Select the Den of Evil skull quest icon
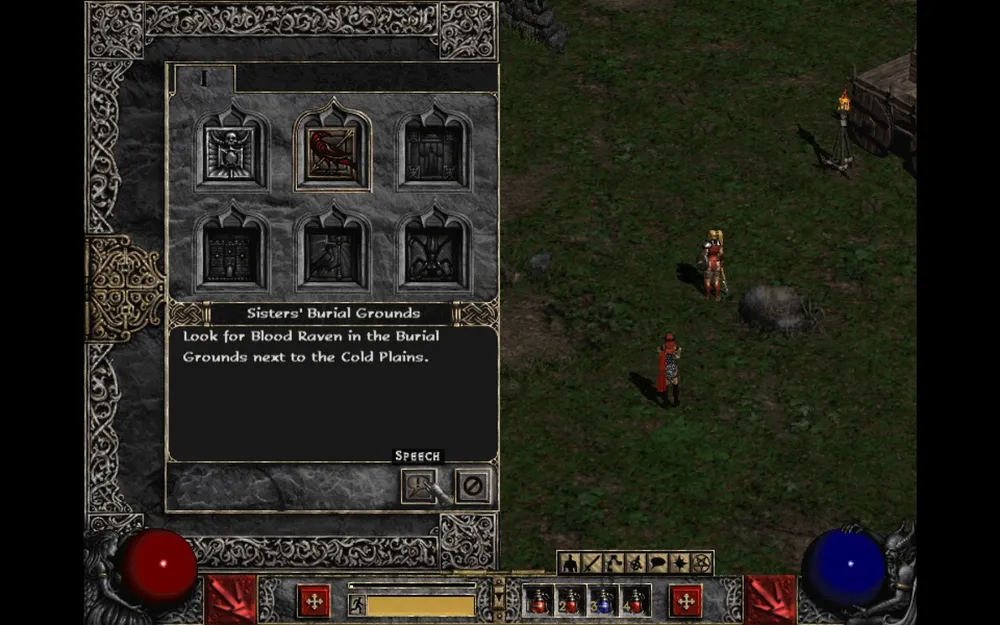This screenshot has height=625, width=1000. coord(231,152)
